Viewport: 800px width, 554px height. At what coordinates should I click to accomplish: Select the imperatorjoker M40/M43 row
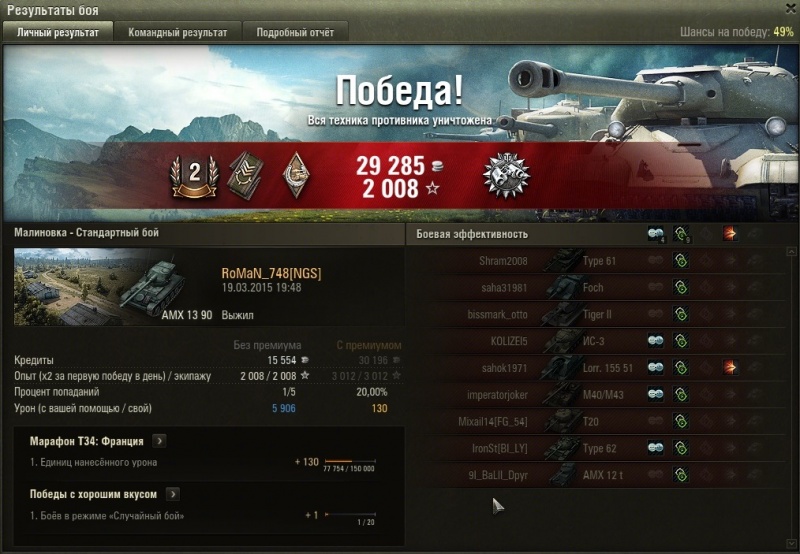point(600,395)
